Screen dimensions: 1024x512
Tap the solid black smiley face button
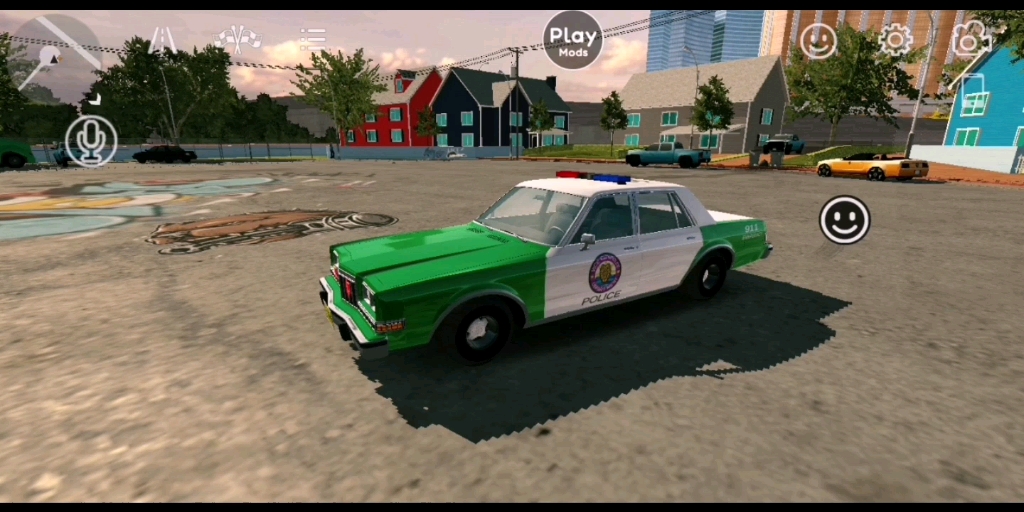coord(845,220)
